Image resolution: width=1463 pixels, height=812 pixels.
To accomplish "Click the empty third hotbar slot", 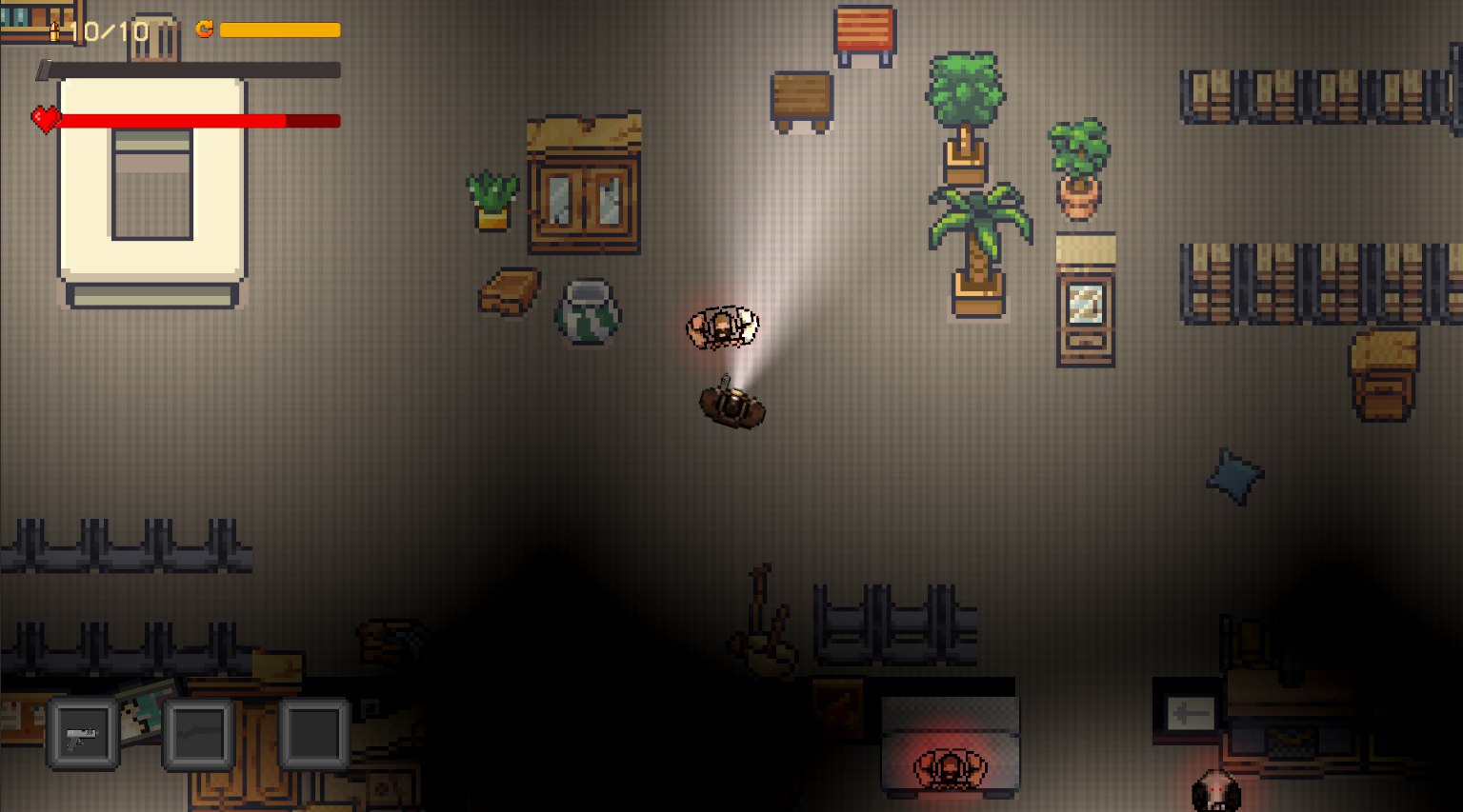I will [x=312, y=734].
